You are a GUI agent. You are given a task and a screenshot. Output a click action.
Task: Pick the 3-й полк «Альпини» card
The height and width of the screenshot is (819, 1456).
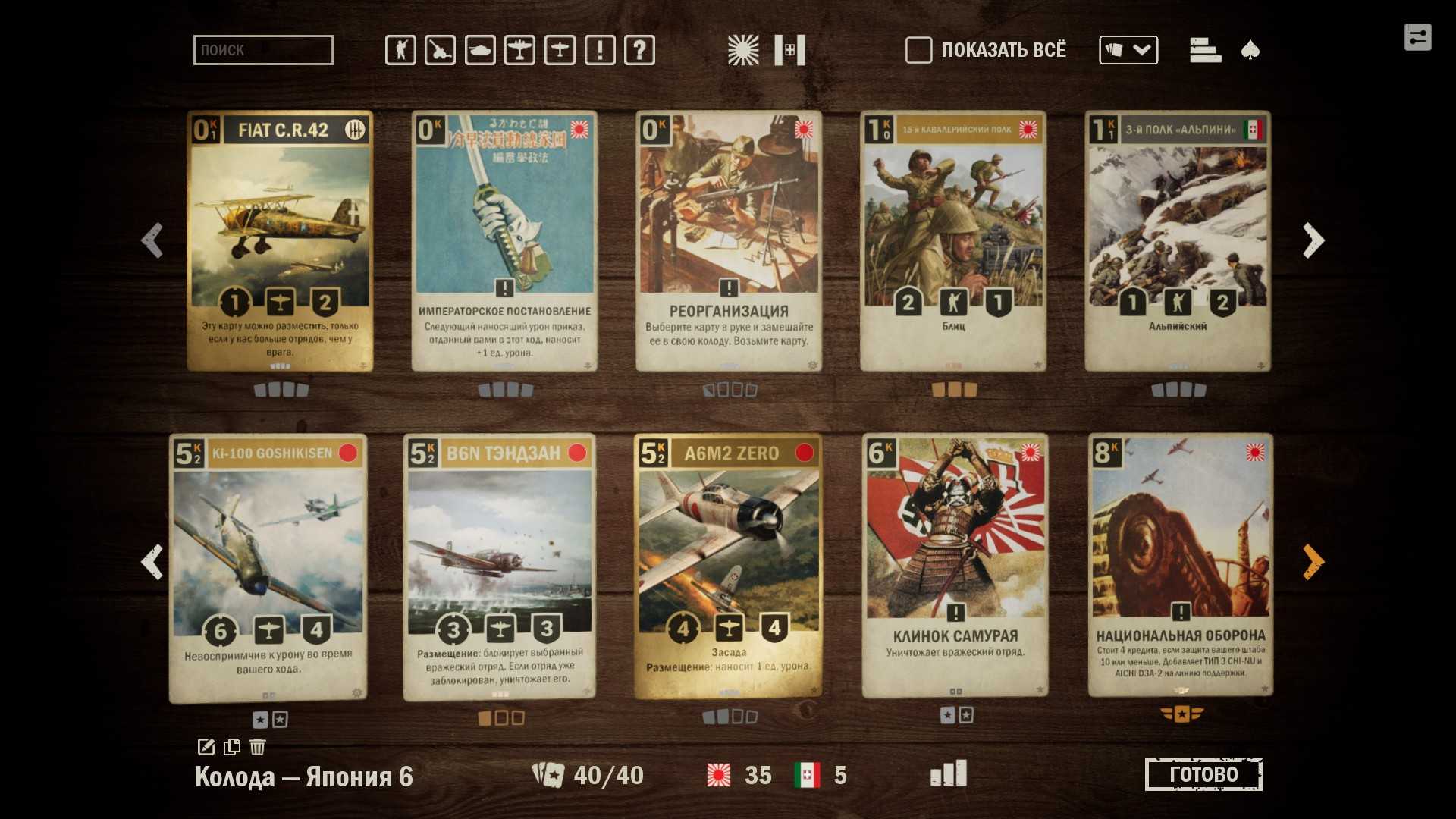(x=1178, y=241)
